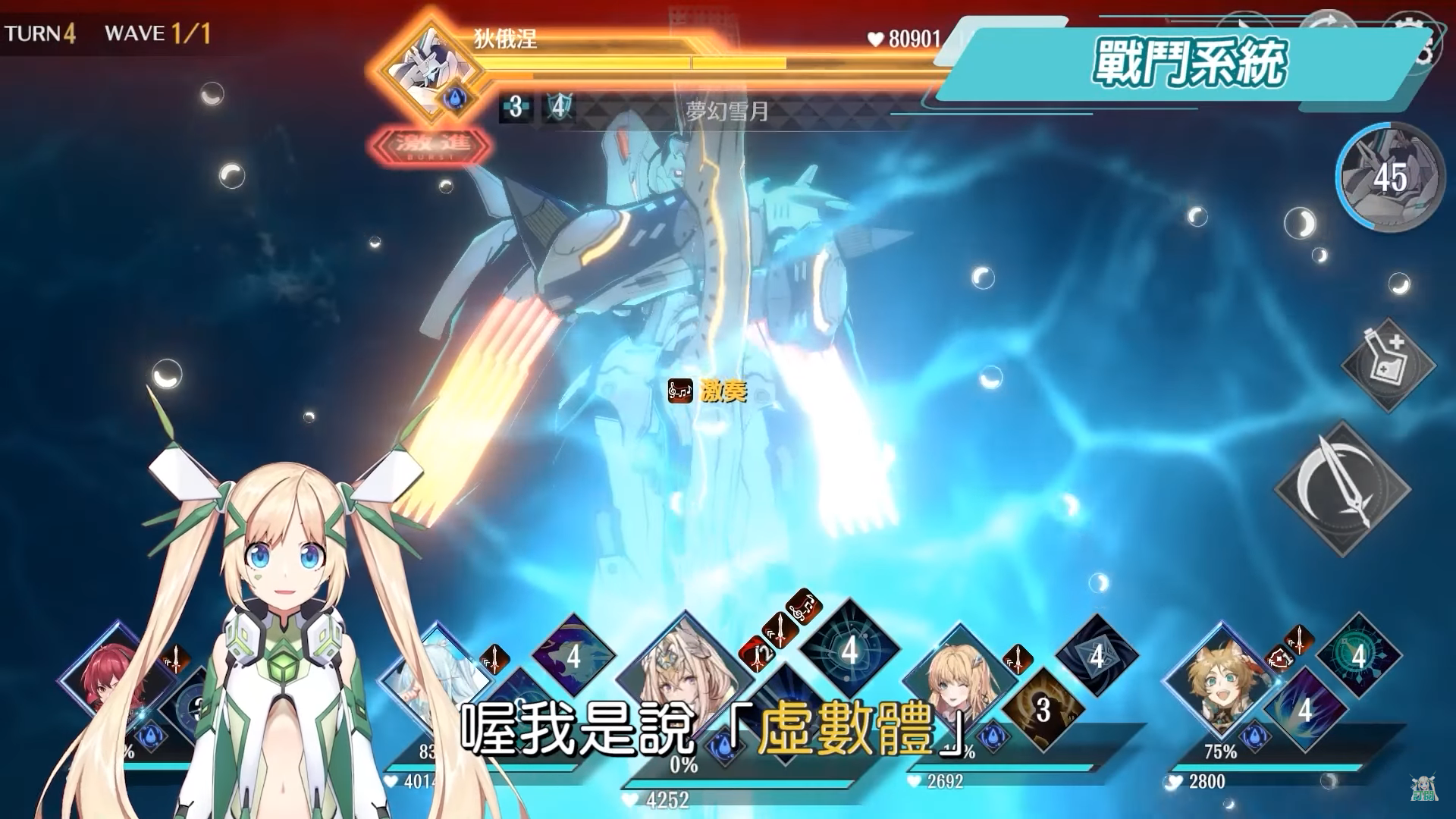Use the cat-eared character's blue slash skill

[x=1303, y=710]
